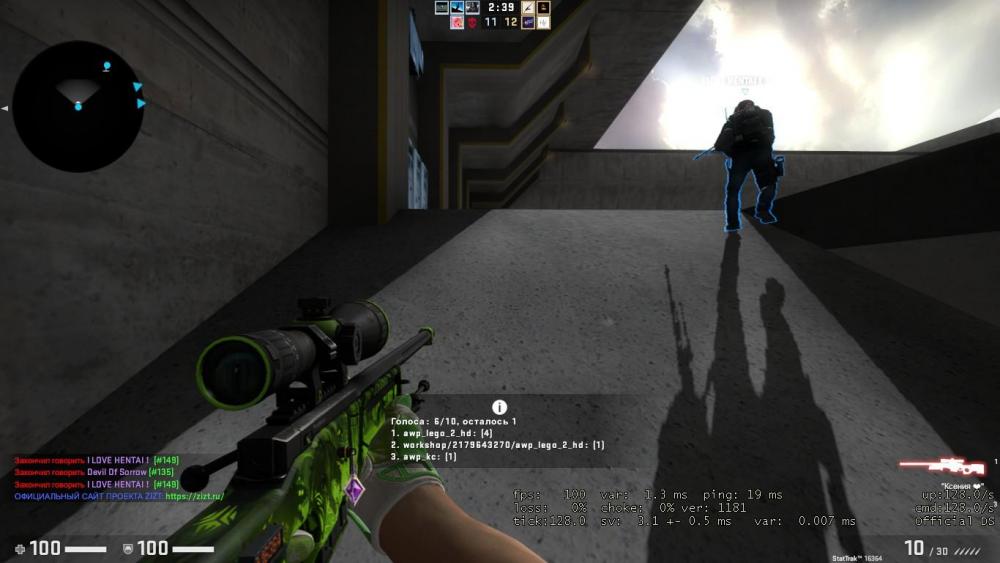Screen dimensions: 1000x563
Task: Click the info icon above the vote
Action: (x=500, y=407)
